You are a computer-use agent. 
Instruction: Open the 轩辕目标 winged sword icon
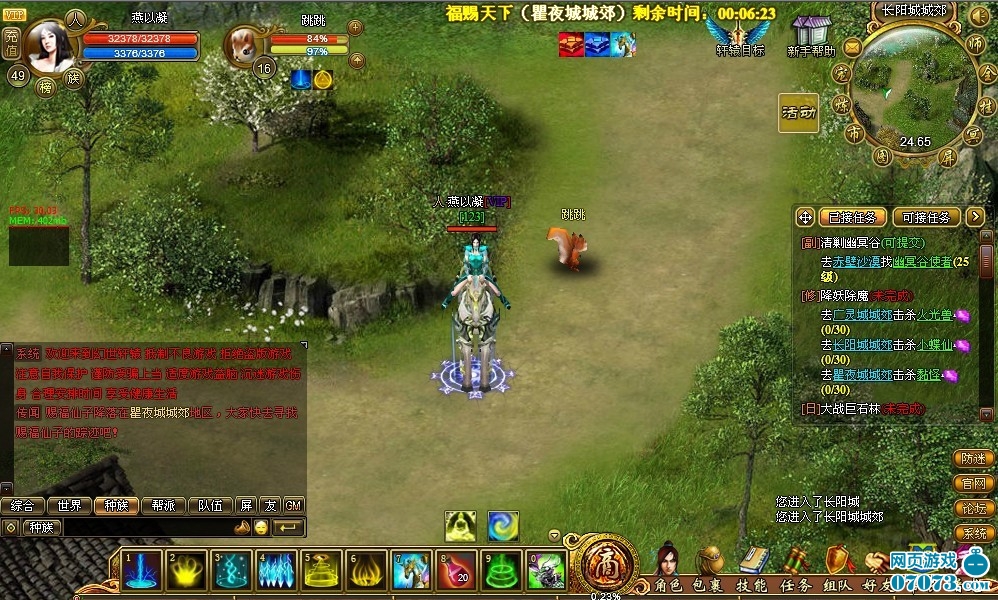point(740,35)
